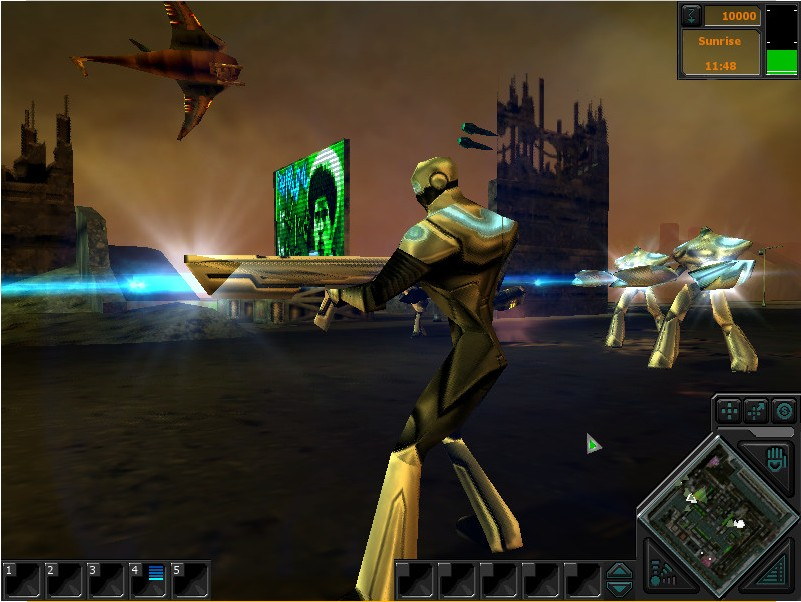Click the middle button above minimap
The width and height of the screenshot is (801, 602).
coord(757,411)
